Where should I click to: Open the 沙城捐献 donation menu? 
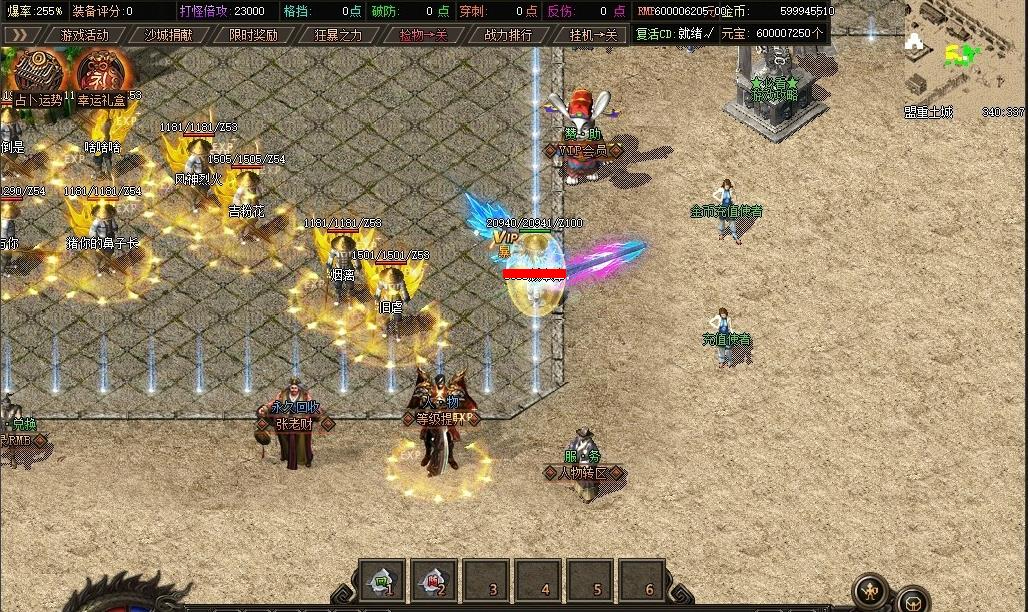pos(169,35)
